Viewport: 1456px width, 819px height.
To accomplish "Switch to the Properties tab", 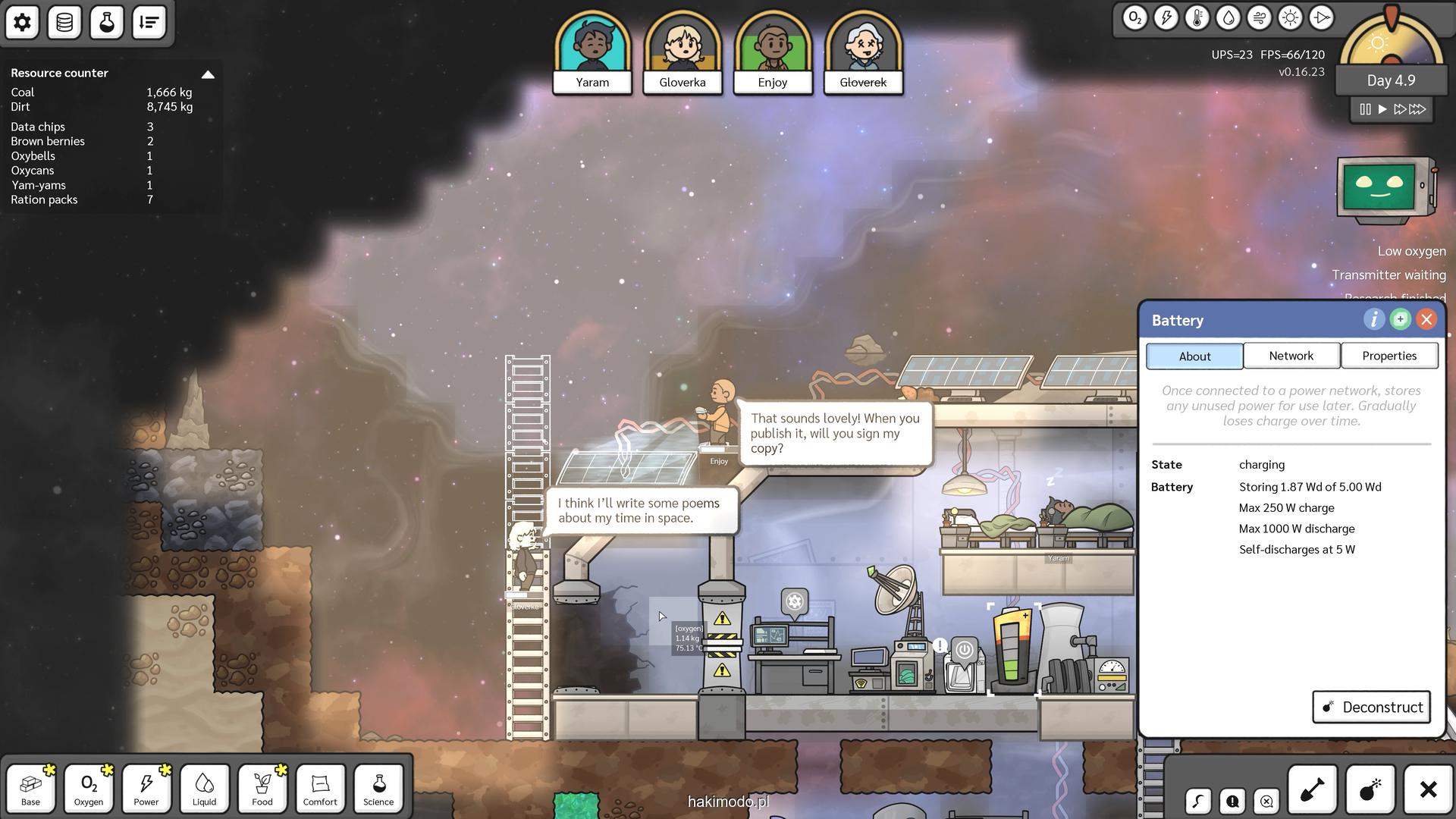I will pos(1389,356).
